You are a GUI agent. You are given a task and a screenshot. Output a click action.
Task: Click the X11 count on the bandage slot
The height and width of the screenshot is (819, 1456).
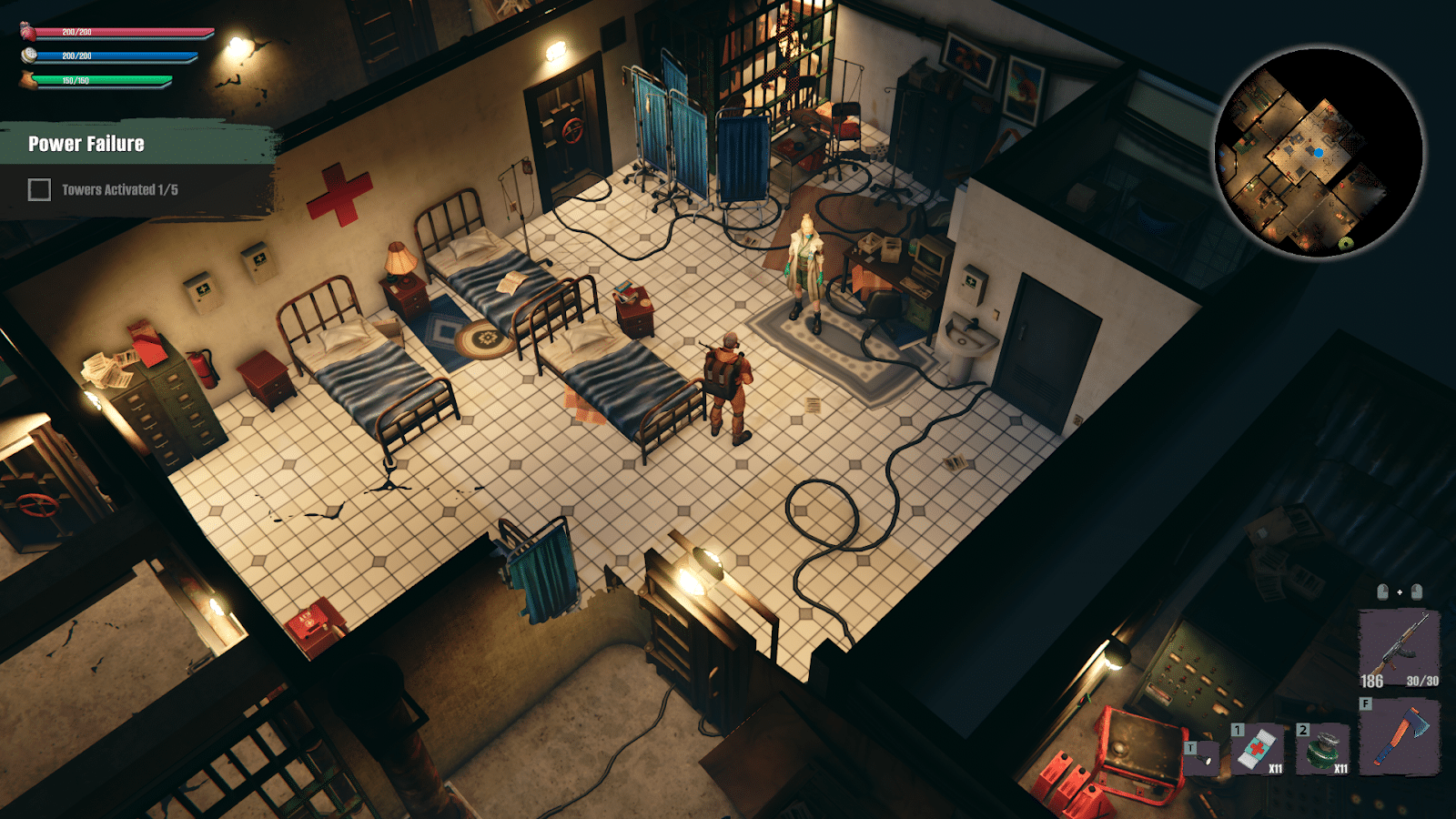[1277, 768]
